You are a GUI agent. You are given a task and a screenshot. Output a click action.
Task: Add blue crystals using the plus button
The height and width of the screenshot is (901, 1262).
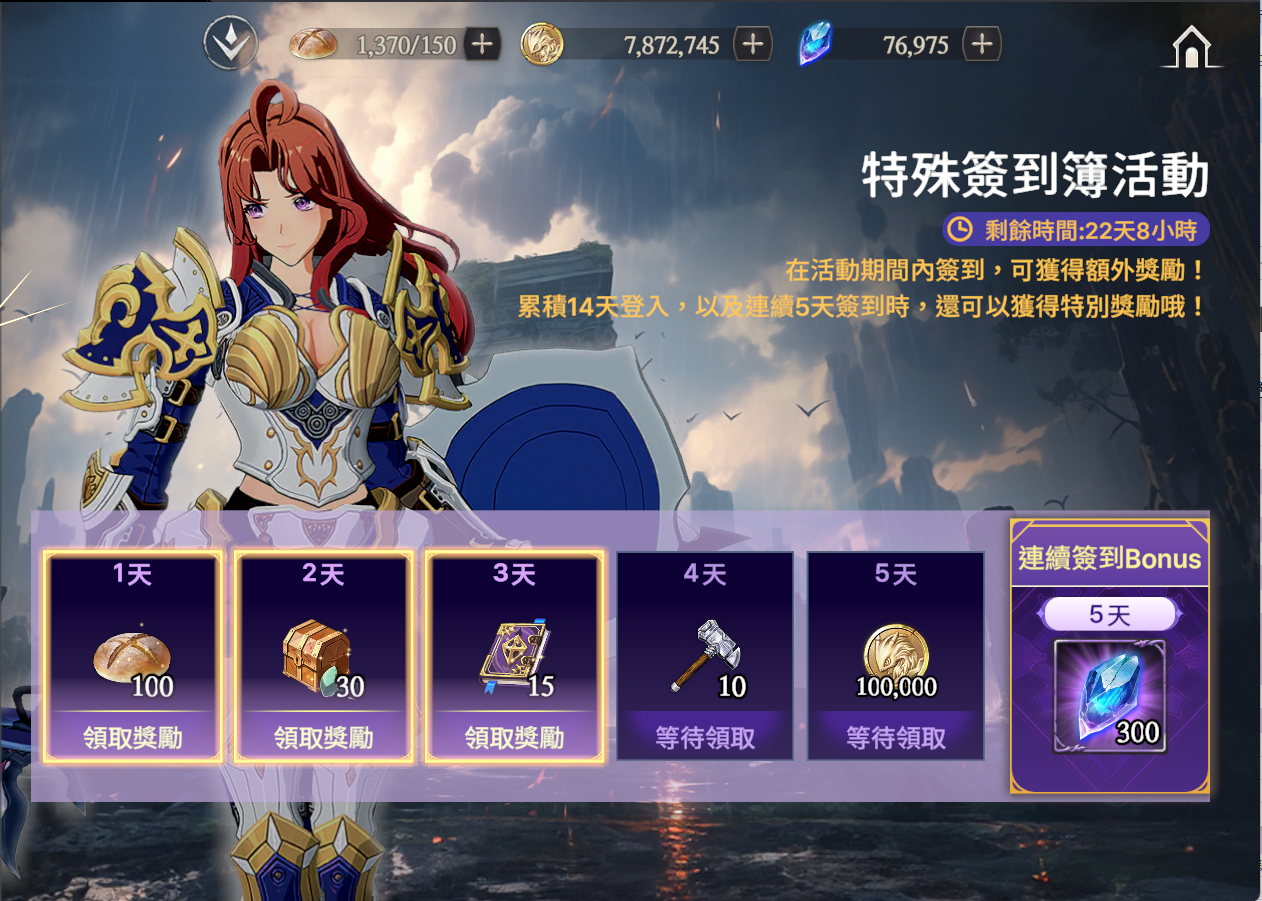[x=982, y=44]
